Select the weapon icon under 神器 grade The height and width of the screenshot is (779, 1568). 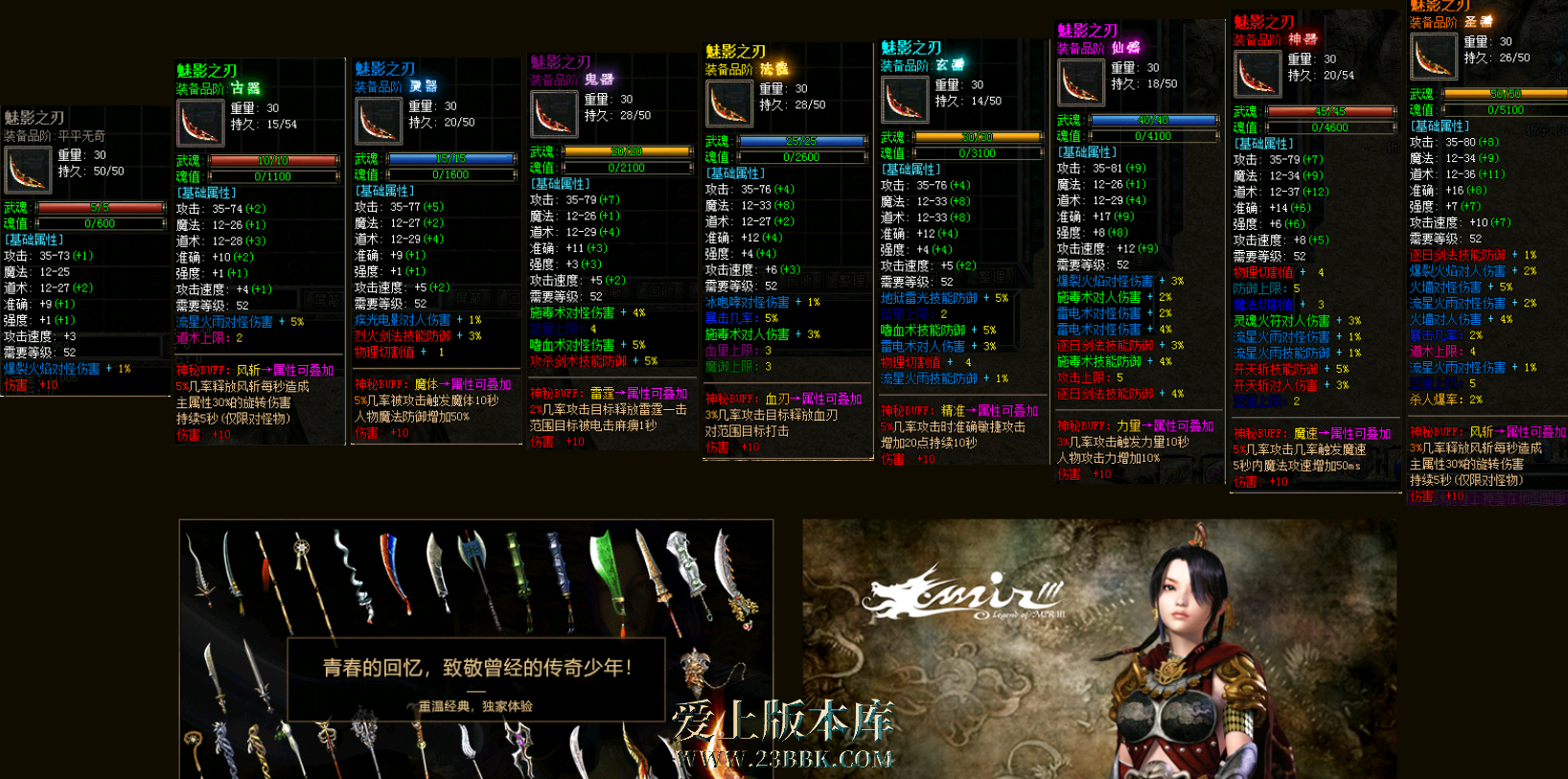coord(1257,72)
